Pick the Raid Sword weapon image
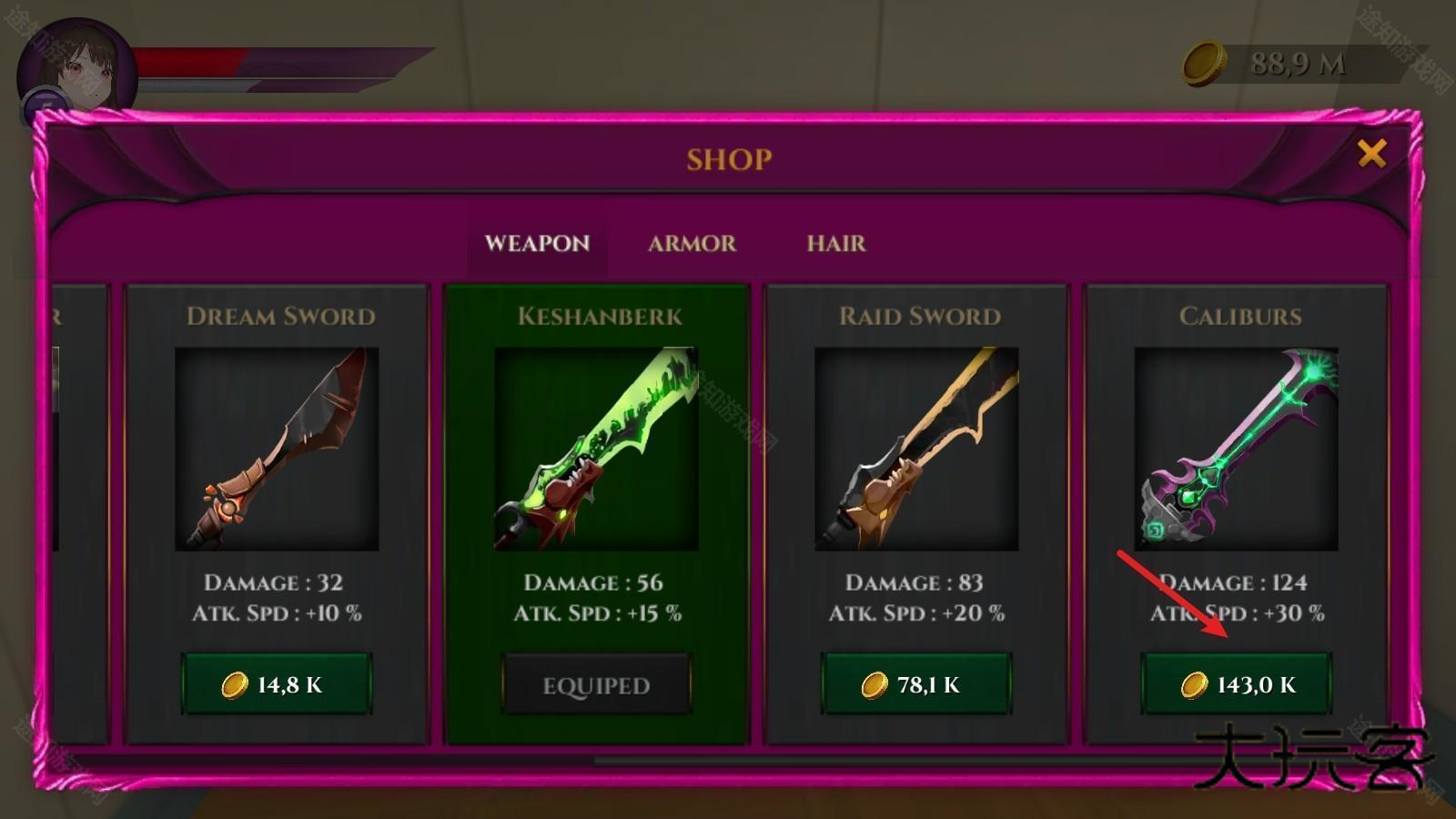This screenshot has width=1456, height=819. point(916,449)
